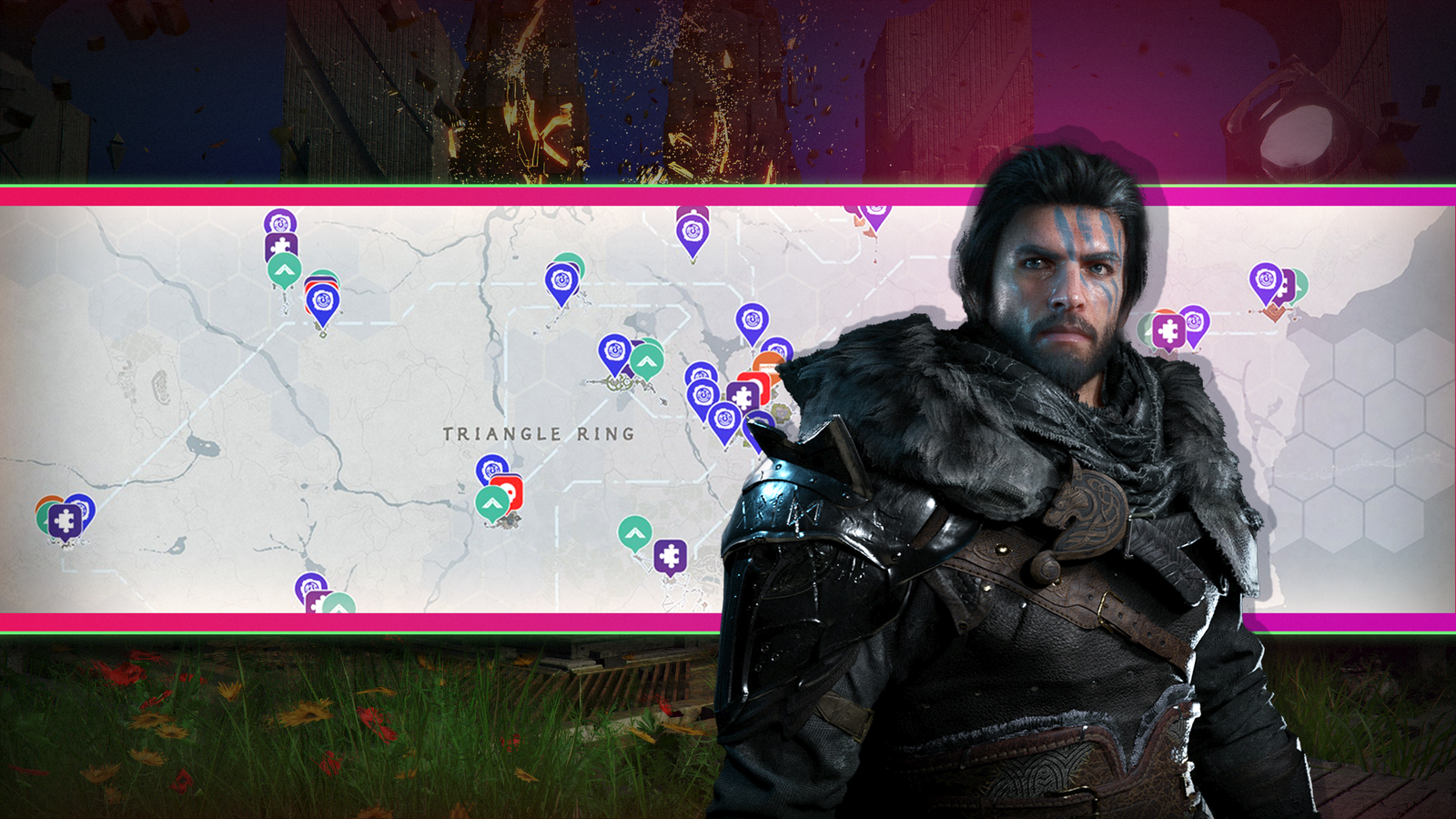Select the blue gauge marker above TRIANGLE RING text
Screen dimensions: 1456x819
[x=614, y=350]
